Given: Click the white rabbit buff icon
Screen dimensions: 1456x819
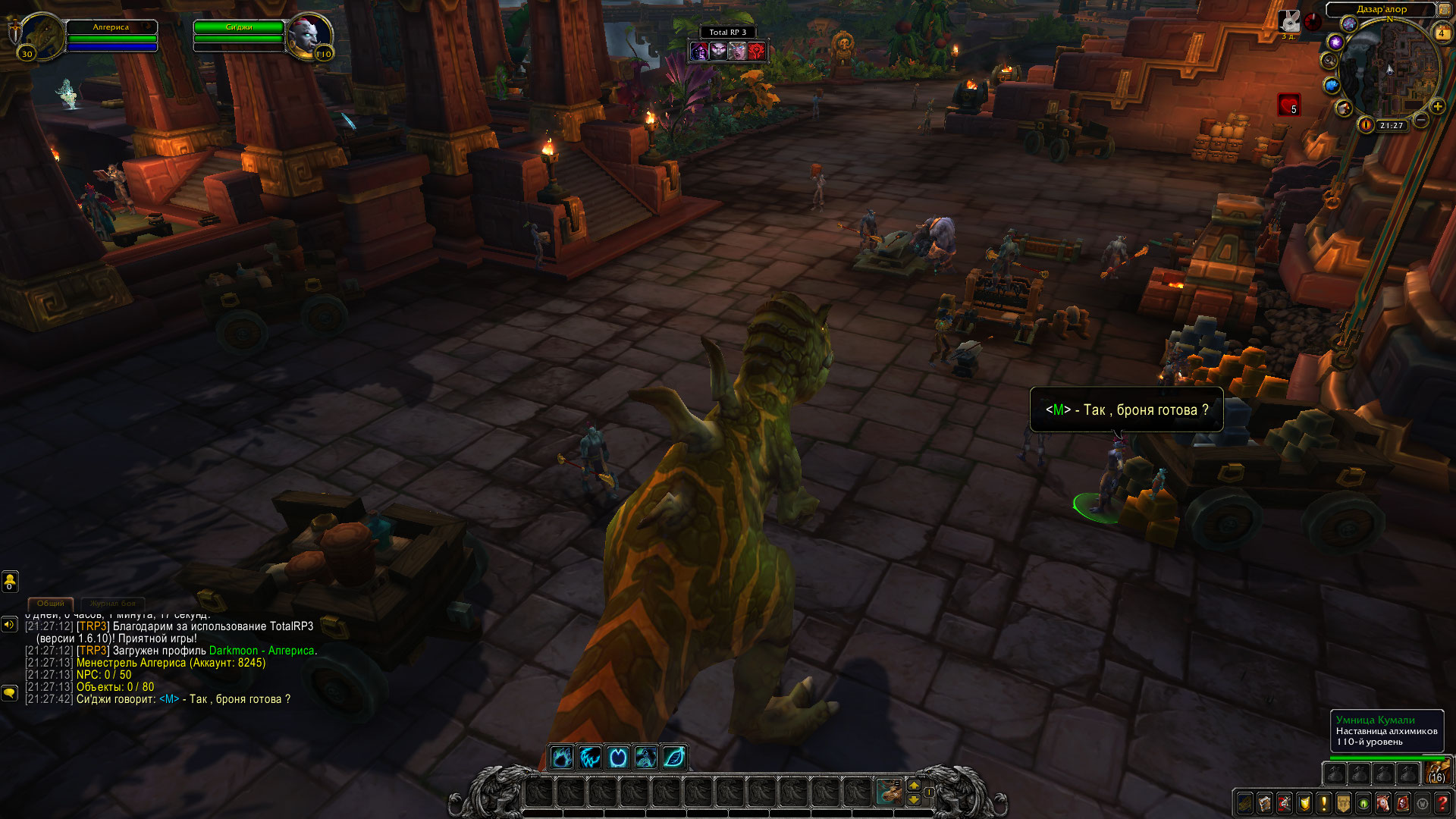Looking at the screenshot, I should [x=1289, y=21].
